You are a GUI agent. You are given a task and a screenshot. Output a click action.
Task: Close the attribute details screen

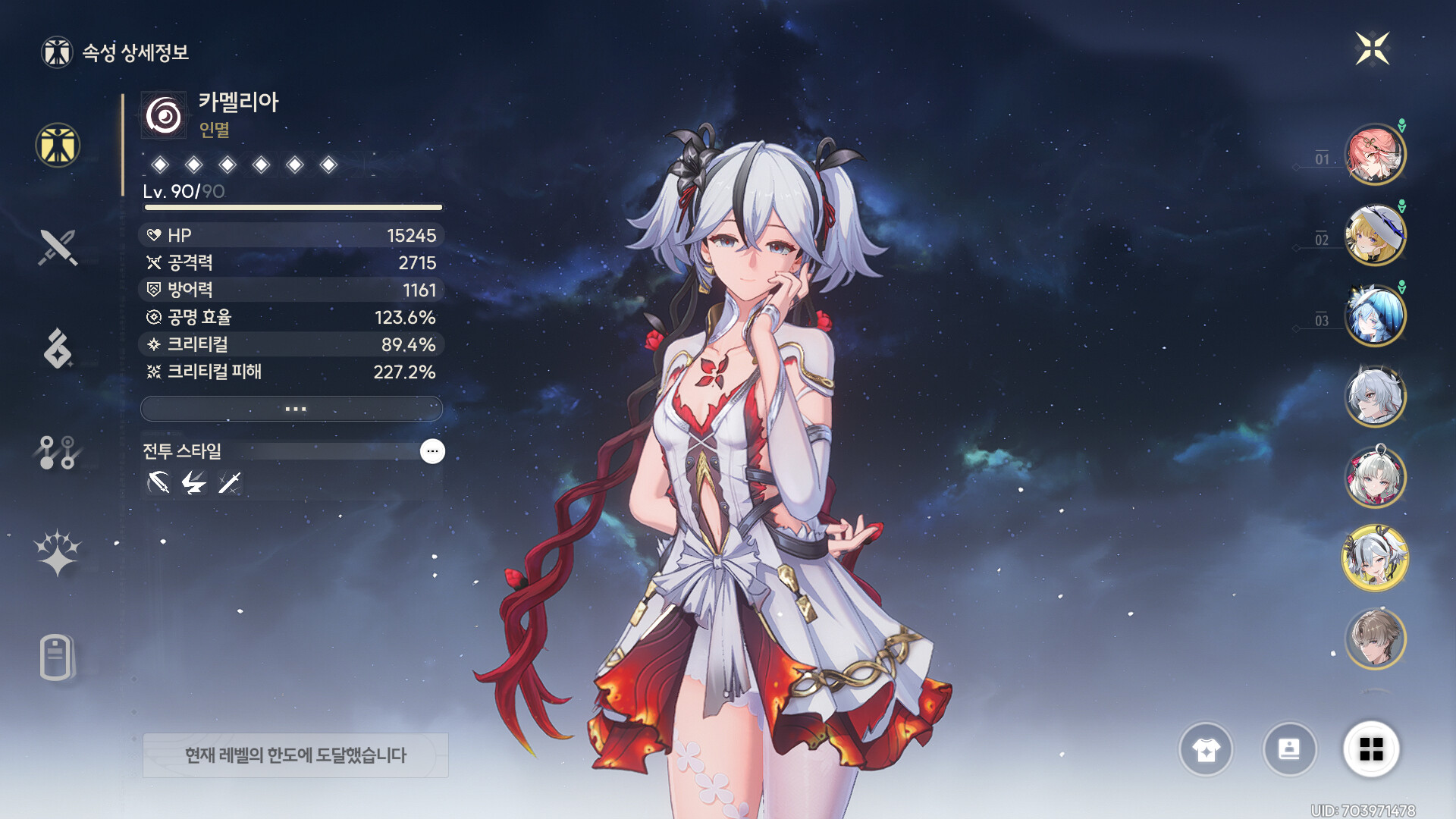[x=1372, y=49]
